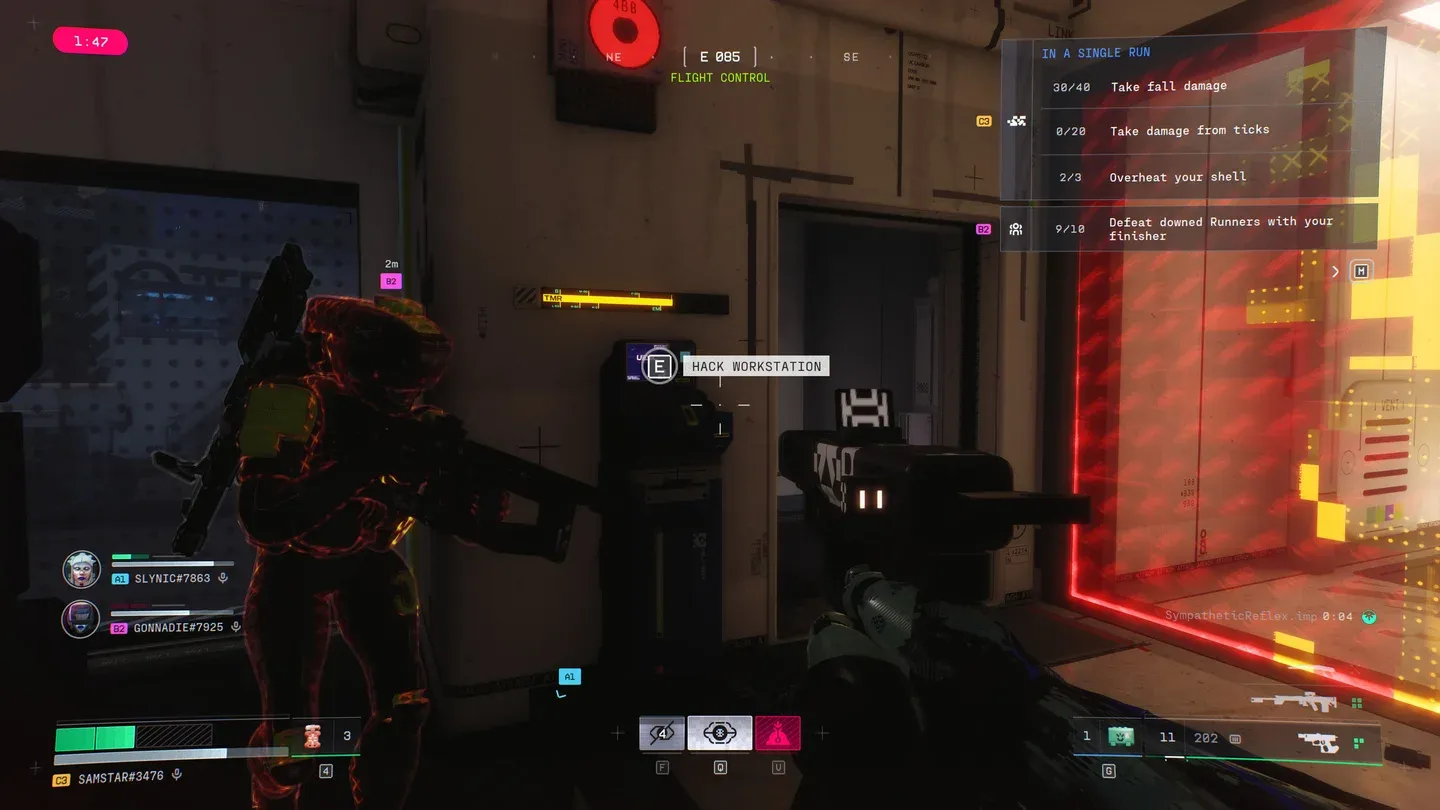The image size is (1440, 810).
Task: Select the "Defeat downed Runners" objective row
Action: pyautogui.click(x=1190, y=229)
